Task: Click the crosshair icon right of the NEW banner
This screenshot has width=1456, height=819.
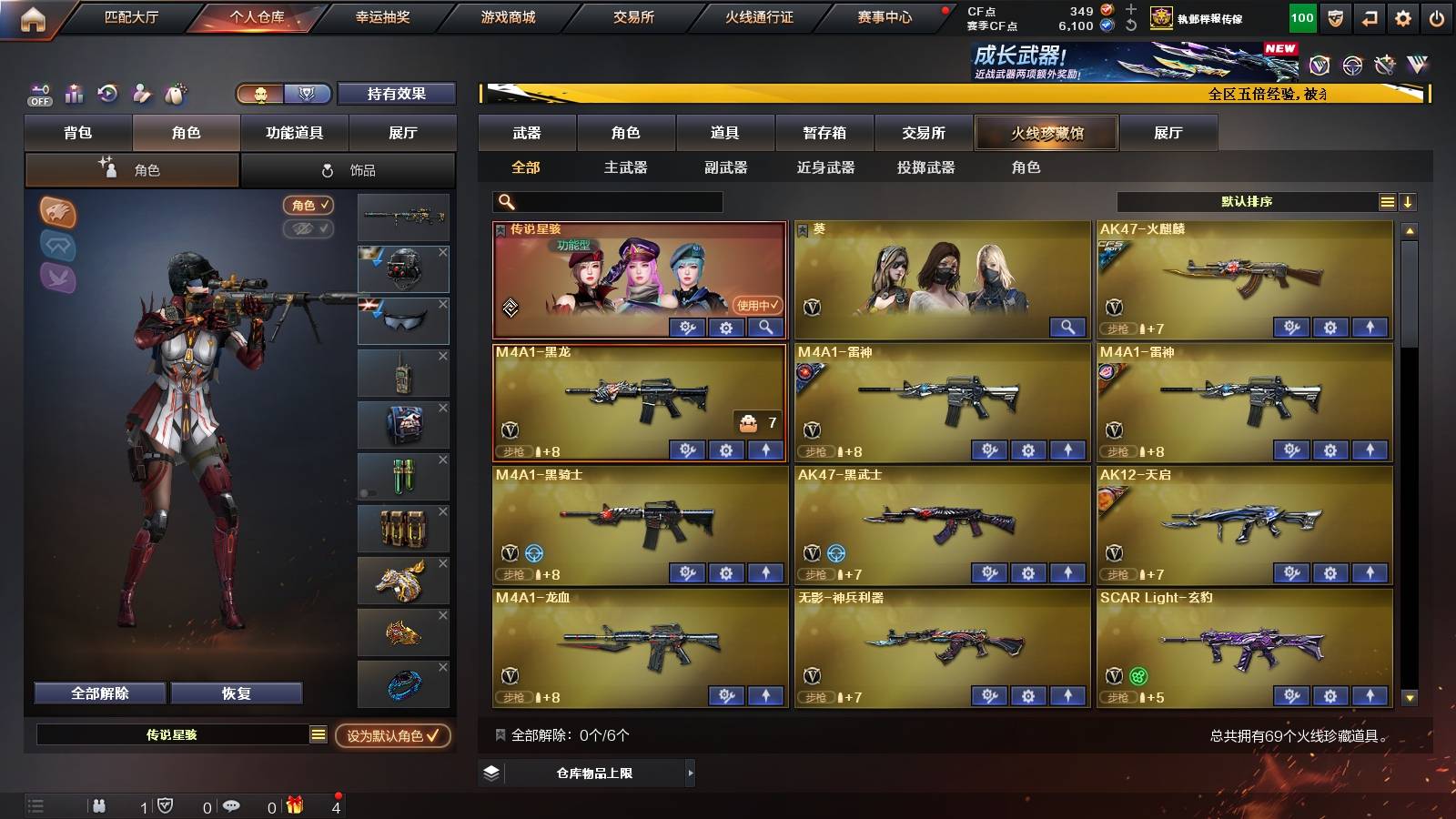Action: pos(1351,66)
